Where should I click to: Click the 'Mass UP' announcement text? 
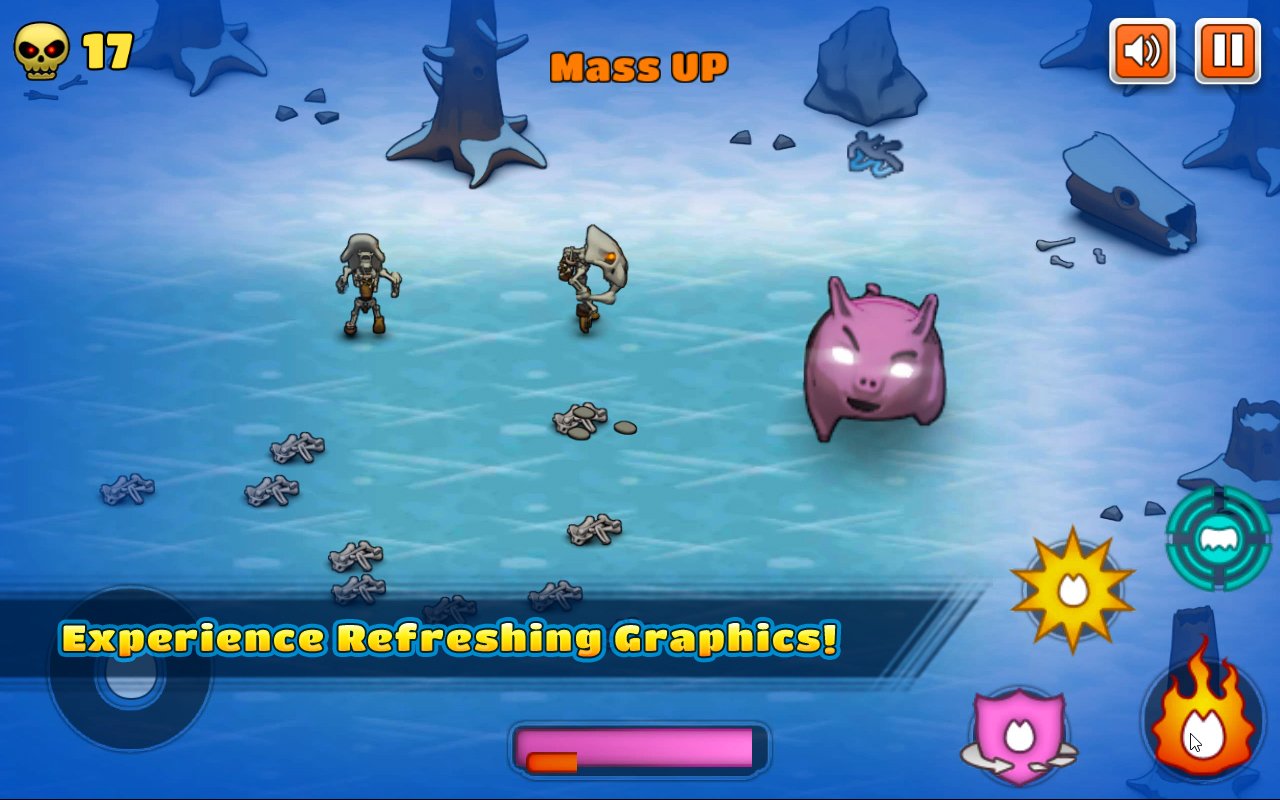640,66
